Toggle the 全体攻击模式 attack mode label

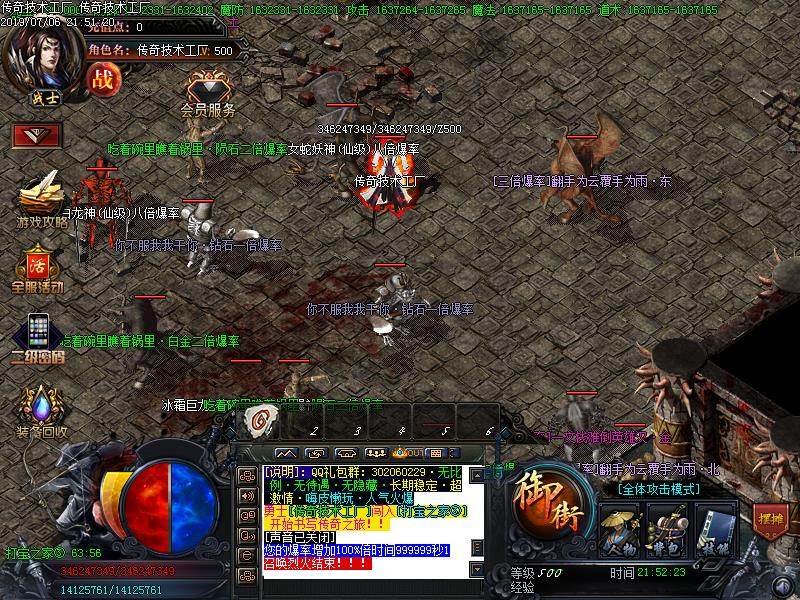pyautogui.click(x=658, y=489)
